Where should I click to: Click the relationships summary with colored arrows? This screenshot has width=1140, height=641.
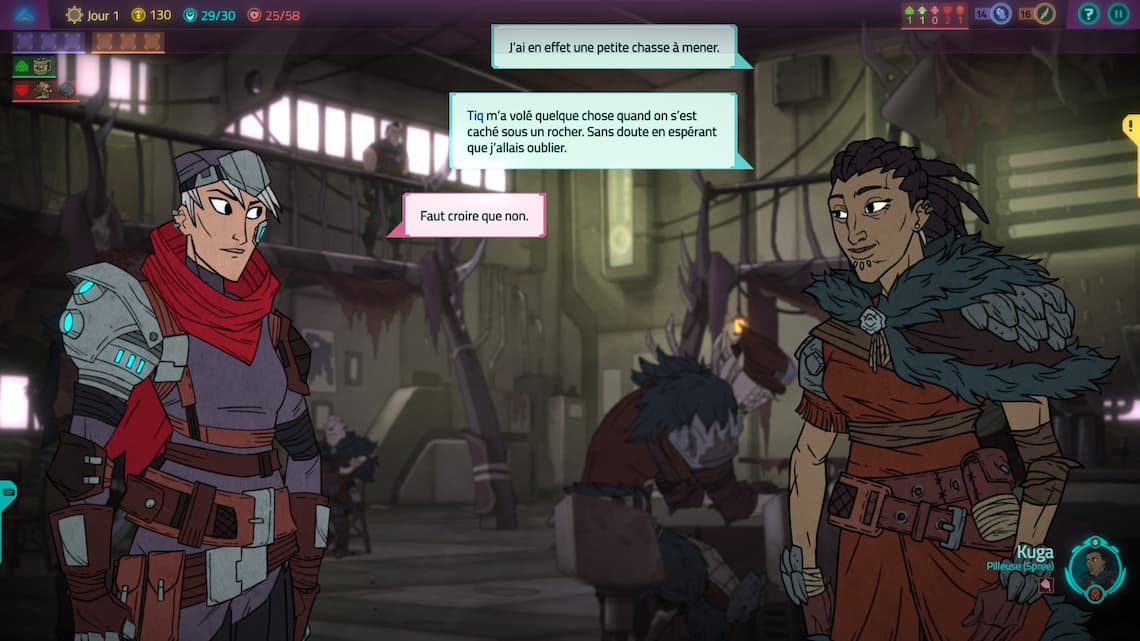pyautogui.click(x=934, y=15)
